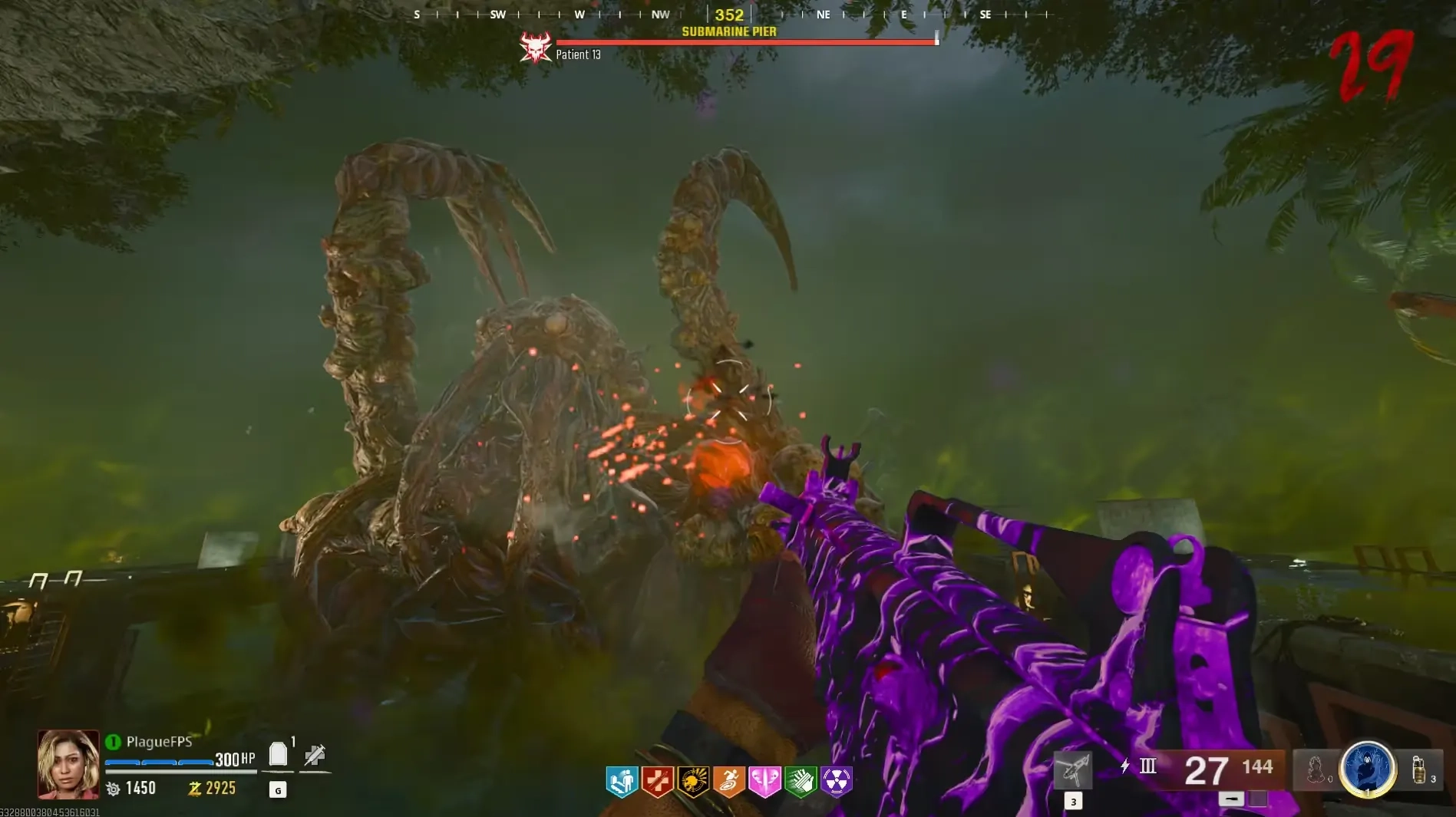Click the purple radiation symbol perk icon
This screenshot has height=817, width=1456.
tap(836, 781)
